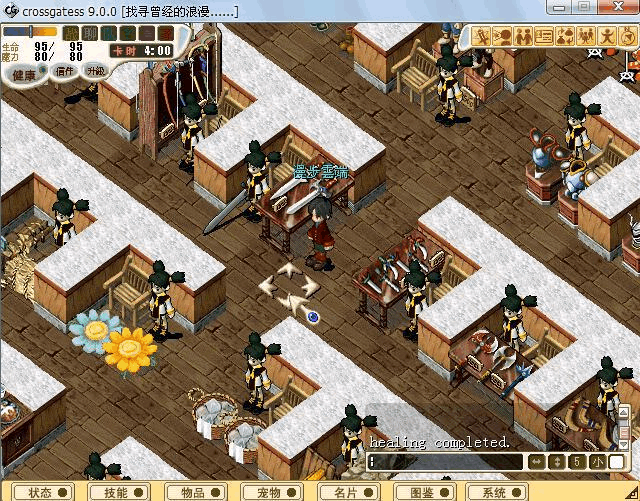640x501 pixels.
Task: Click the 升級 level-up button
Action: tap(96, 70)
